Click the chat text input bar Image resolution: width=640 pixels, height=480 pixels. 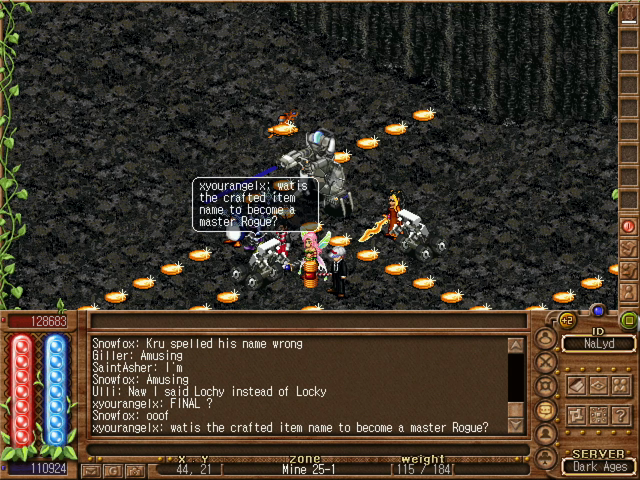(x=300, y=450)
